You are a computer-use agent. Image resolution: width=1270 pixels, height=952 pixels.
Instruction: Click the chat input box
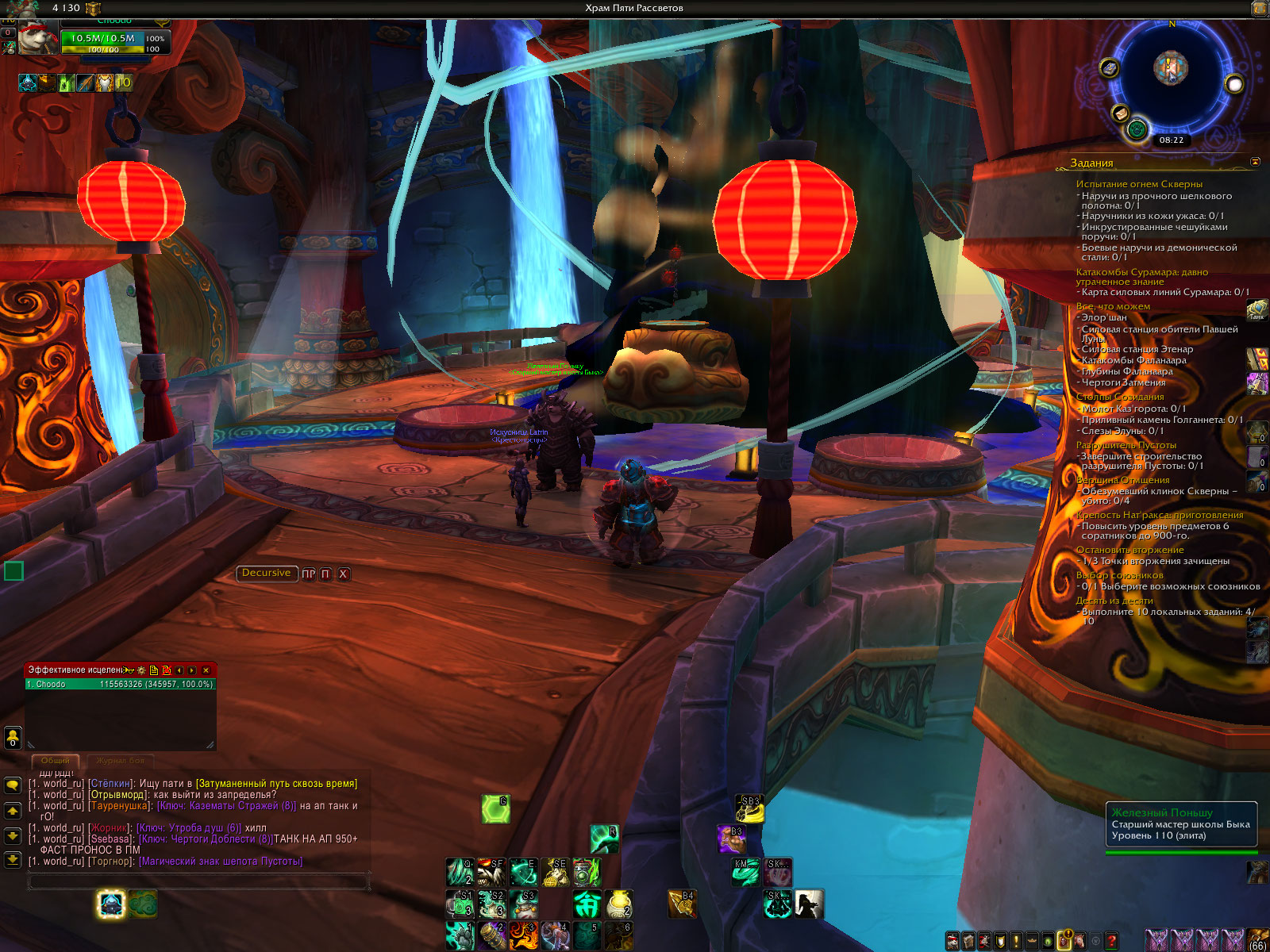(x=198, y=881)
